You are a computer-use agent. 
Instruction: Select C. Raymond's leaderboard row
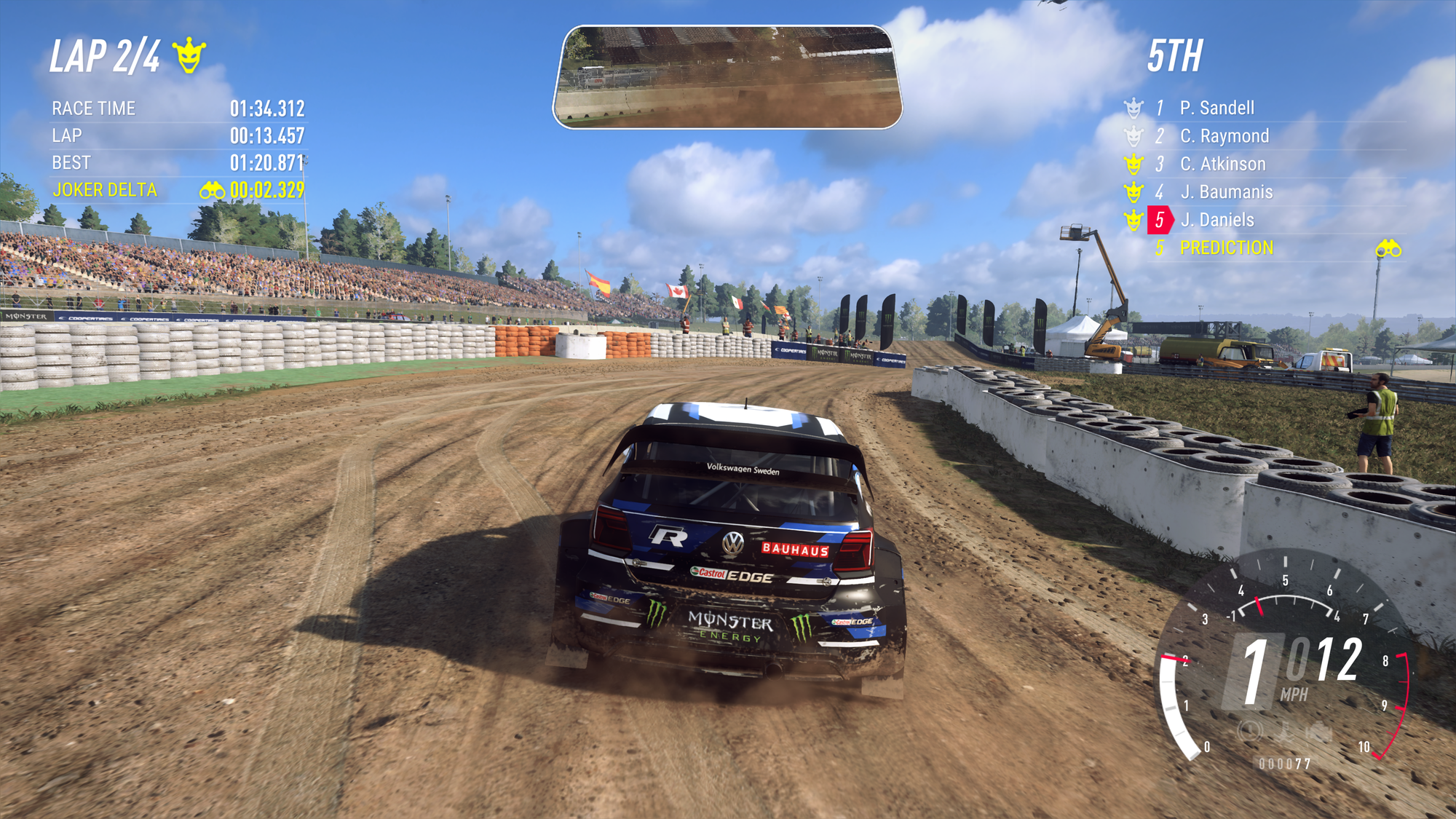[x=1224, y=136]
